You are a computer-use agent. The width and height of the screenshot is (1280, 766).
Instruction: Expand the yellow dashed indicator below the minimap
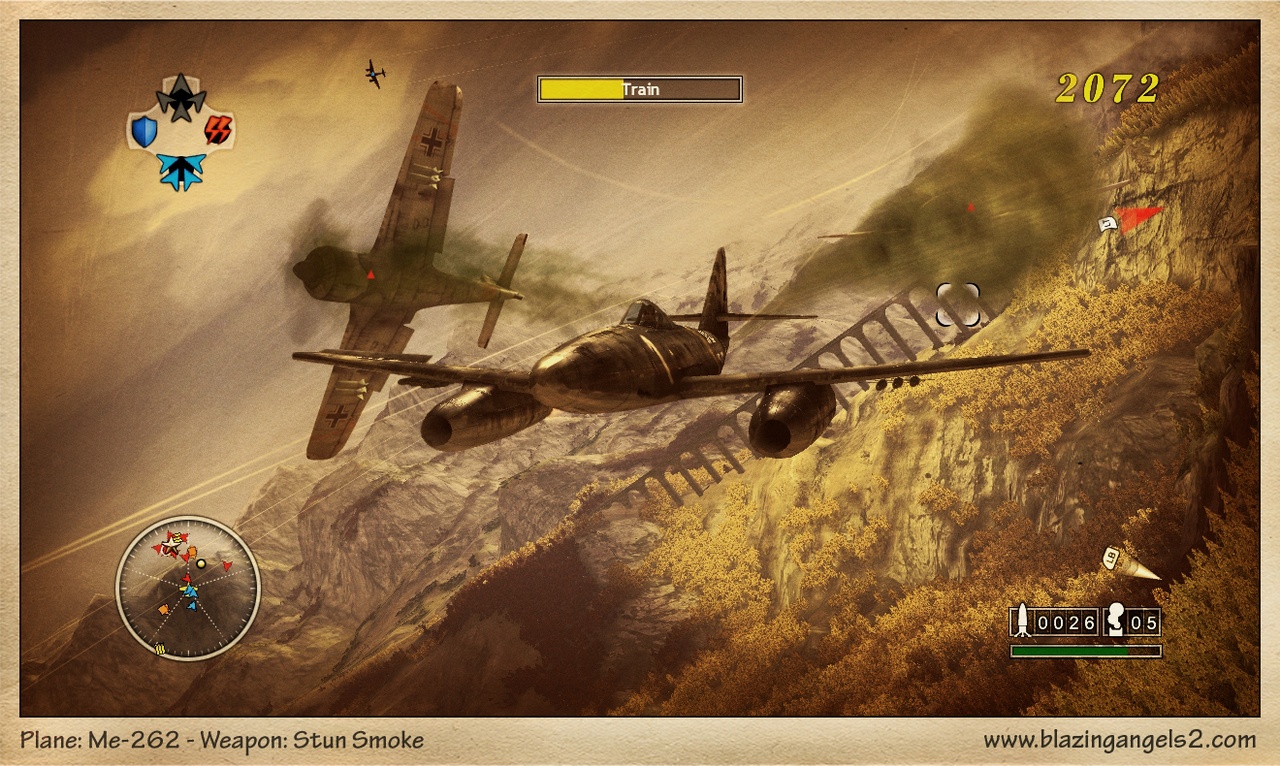coord(160,648)
